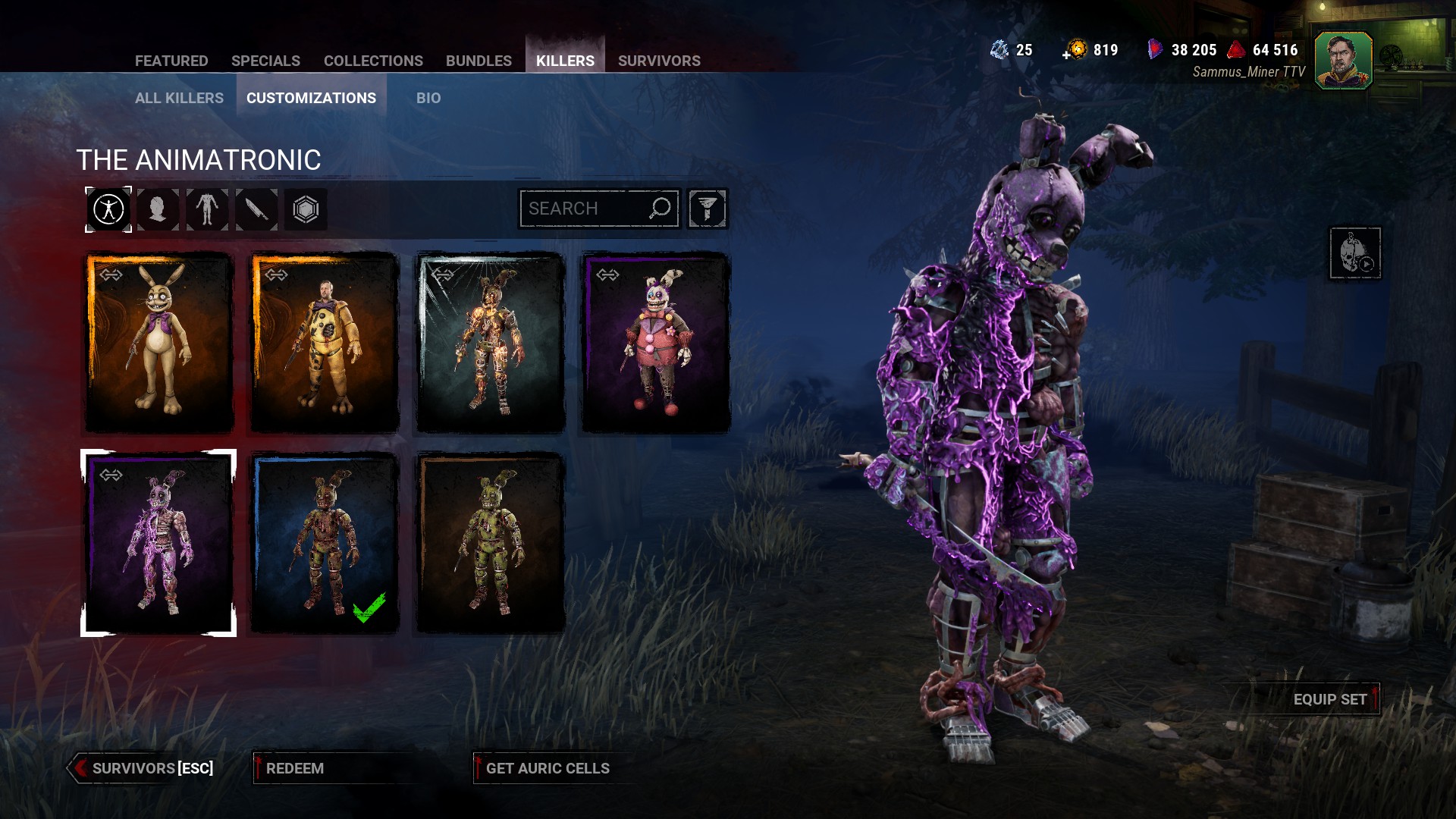Open the Bio sub-tab
The height and width of the screenshot is (819, 1456).
428,98
